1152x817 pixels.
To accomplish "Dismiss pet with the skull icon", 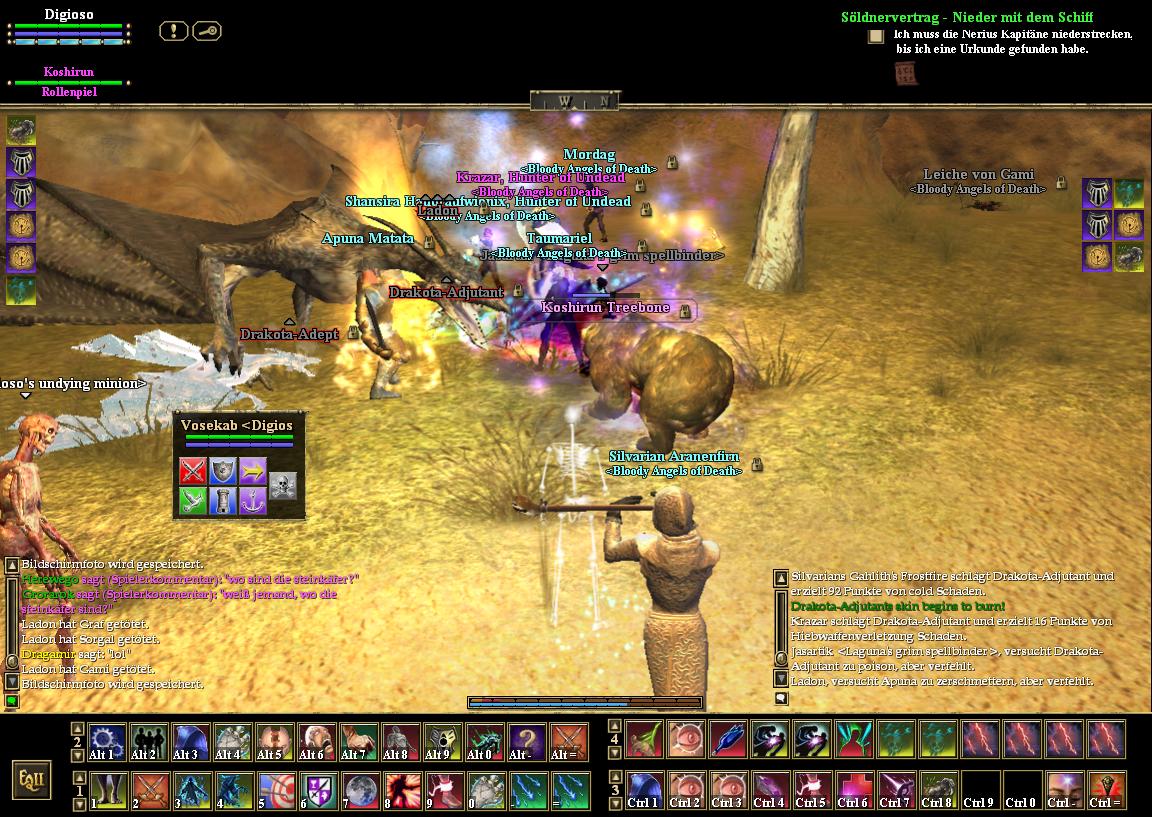I will click(283, 486).
